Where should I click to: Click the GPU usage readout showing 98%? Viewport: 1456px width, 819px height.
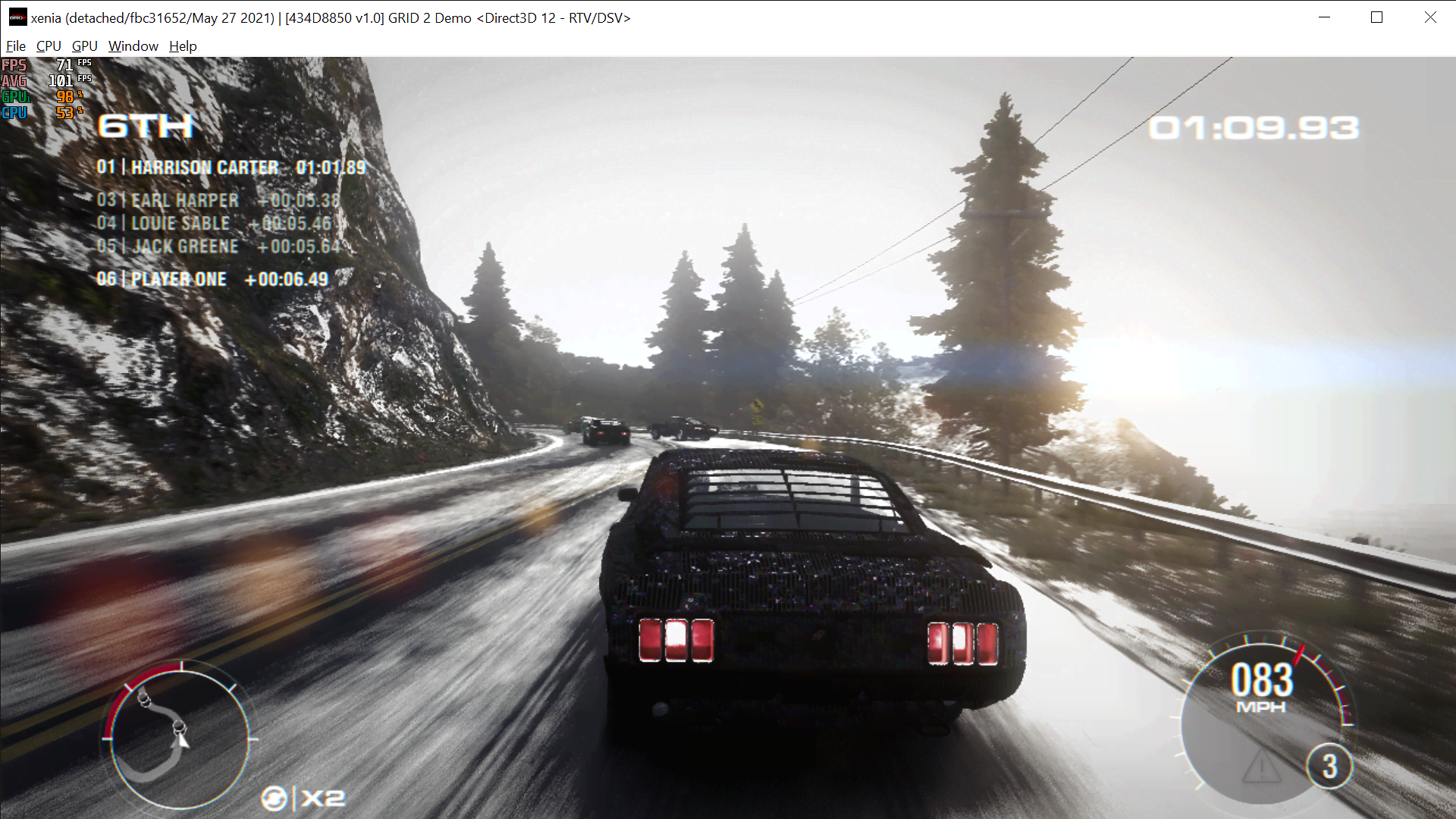click(64, 96)
